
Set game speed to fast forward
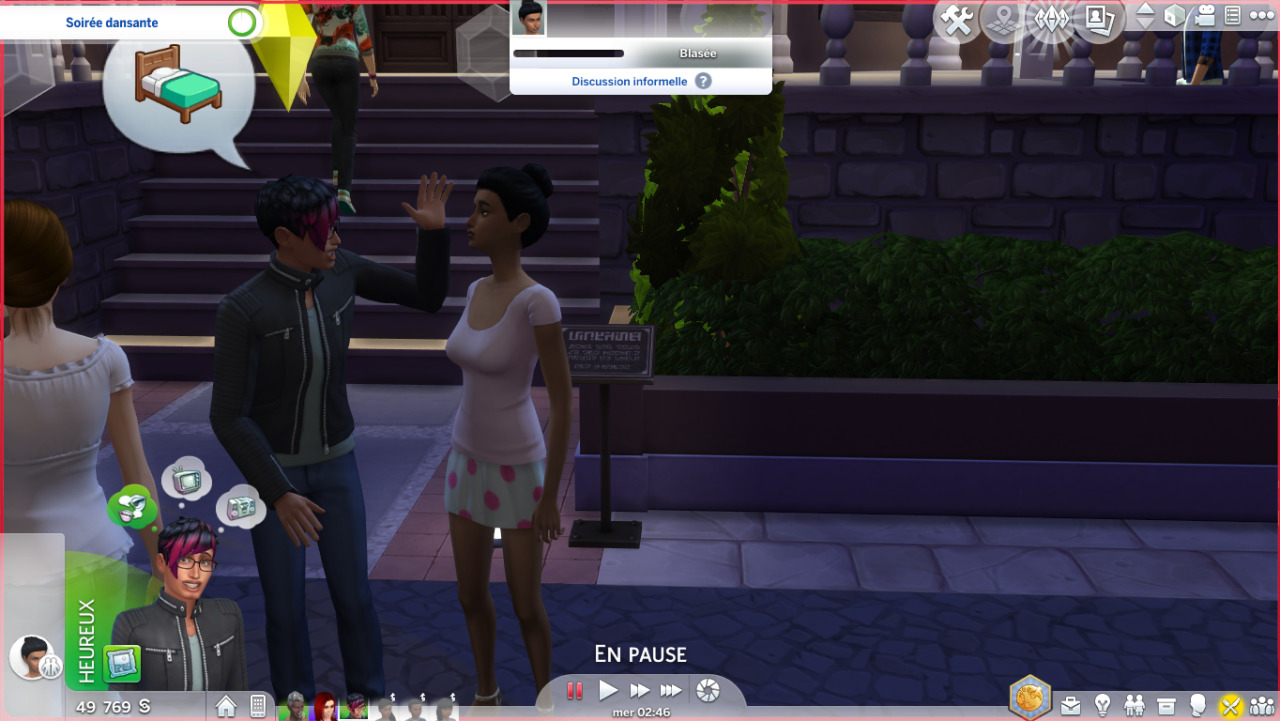pyautogui.click(x=639, y=690)
